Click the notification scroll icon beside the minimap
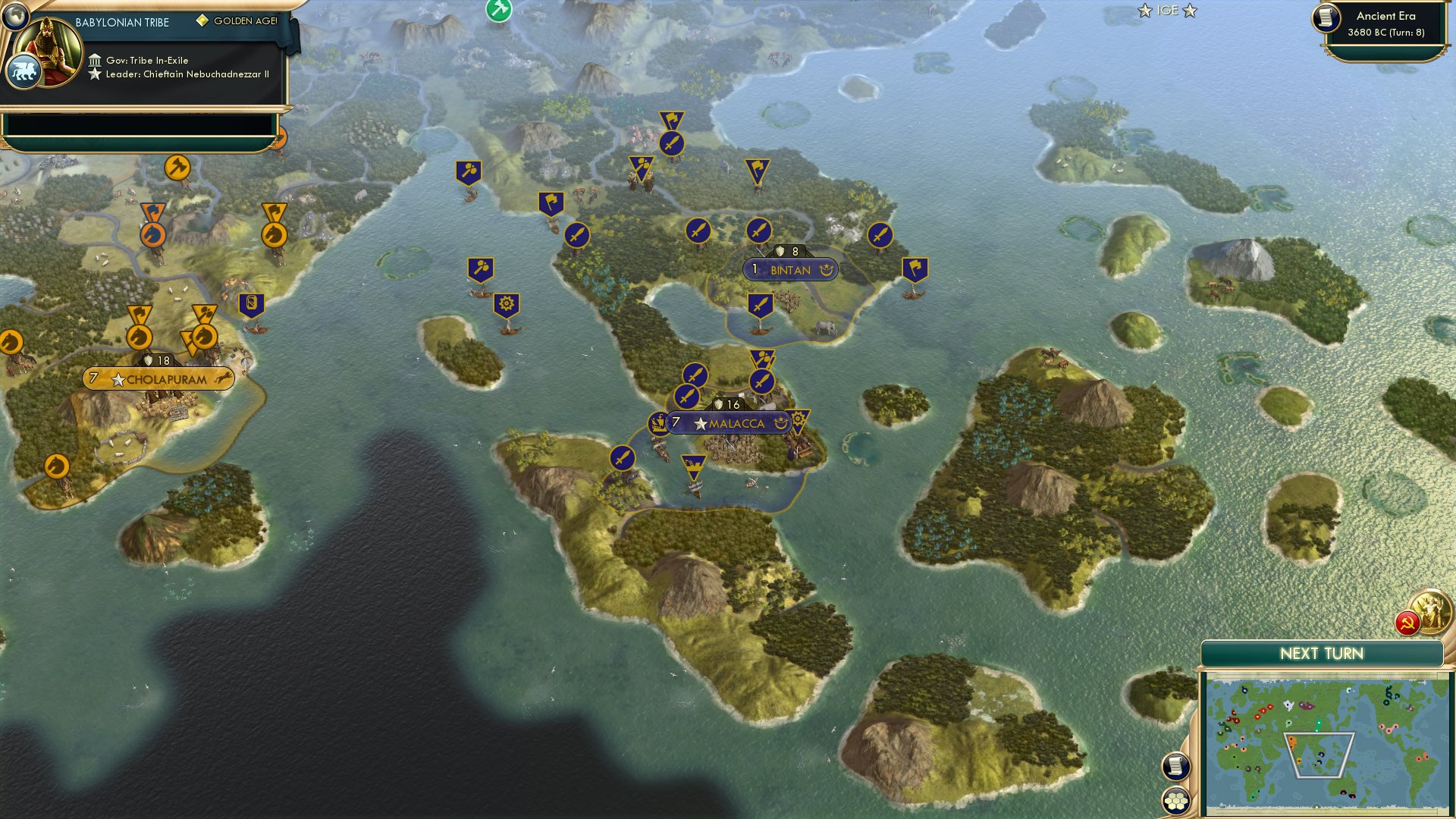The width and height of the screenshot is (1456, 819). pyautogui.click(x=1176, y=767)
